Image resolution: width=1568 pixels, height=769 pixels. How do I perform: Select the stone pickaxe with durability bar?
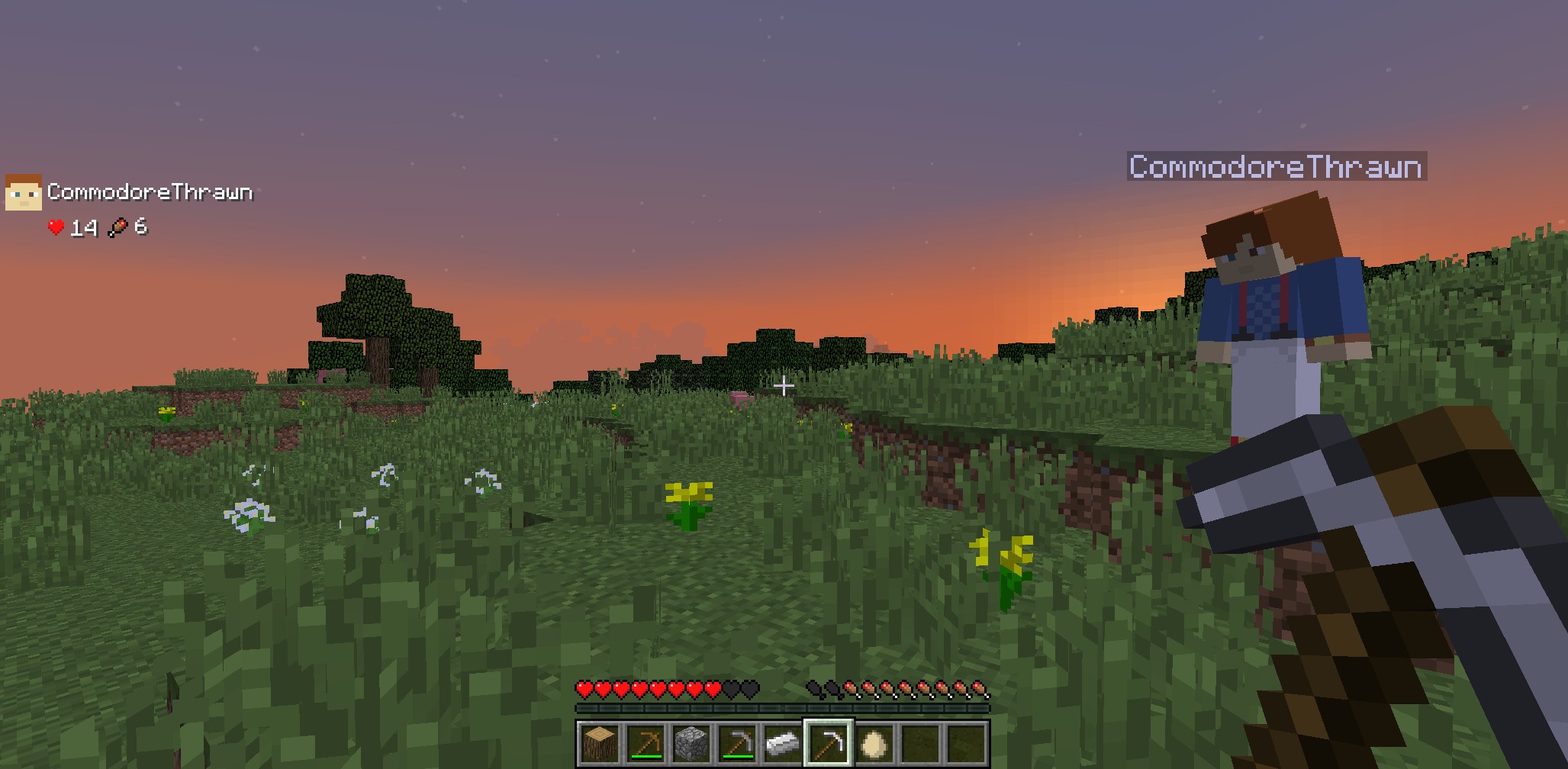[x=736, y=742]
